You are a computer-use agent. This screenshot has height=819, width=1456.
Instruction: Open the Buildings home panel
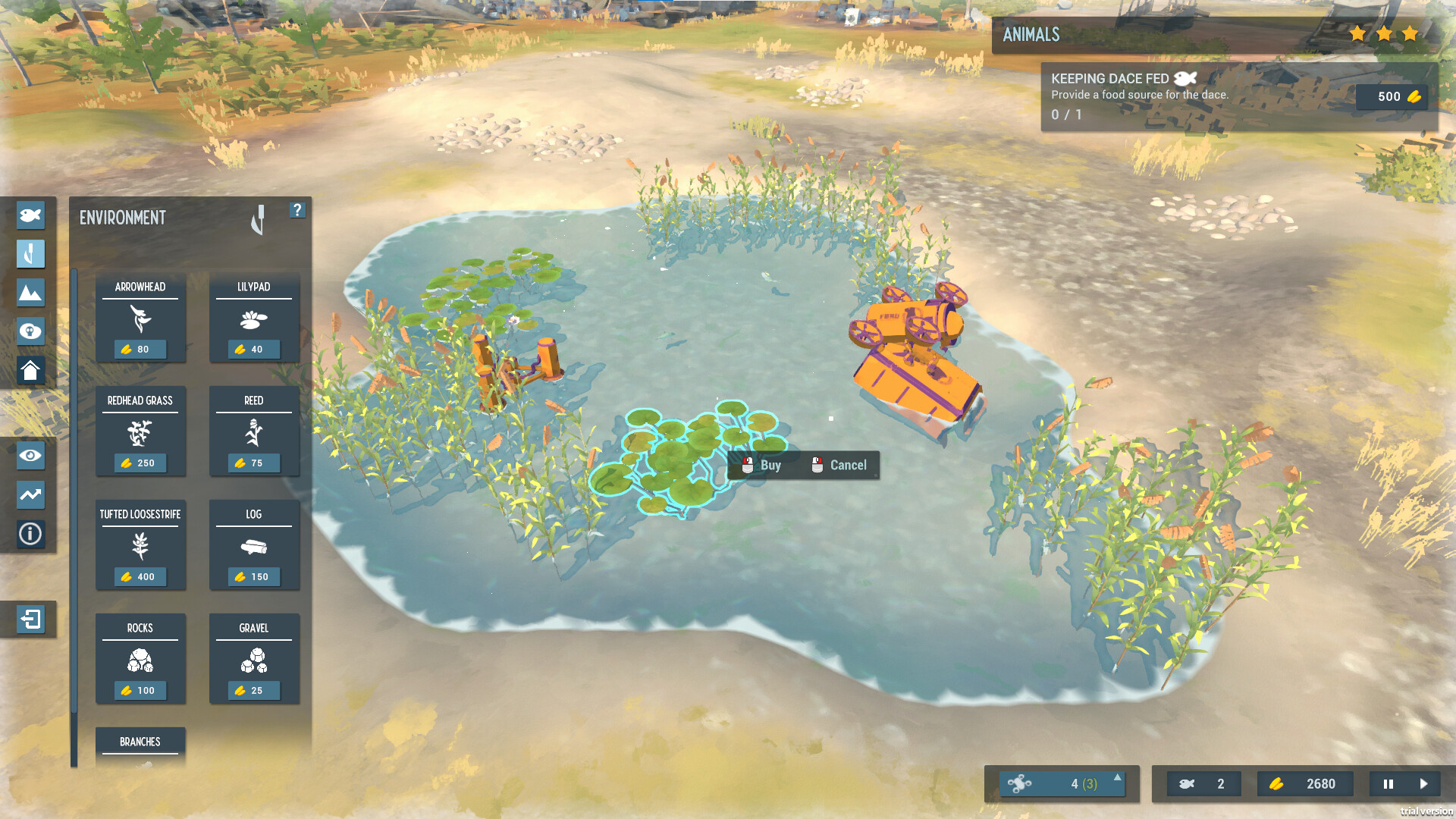coord(30,370)
